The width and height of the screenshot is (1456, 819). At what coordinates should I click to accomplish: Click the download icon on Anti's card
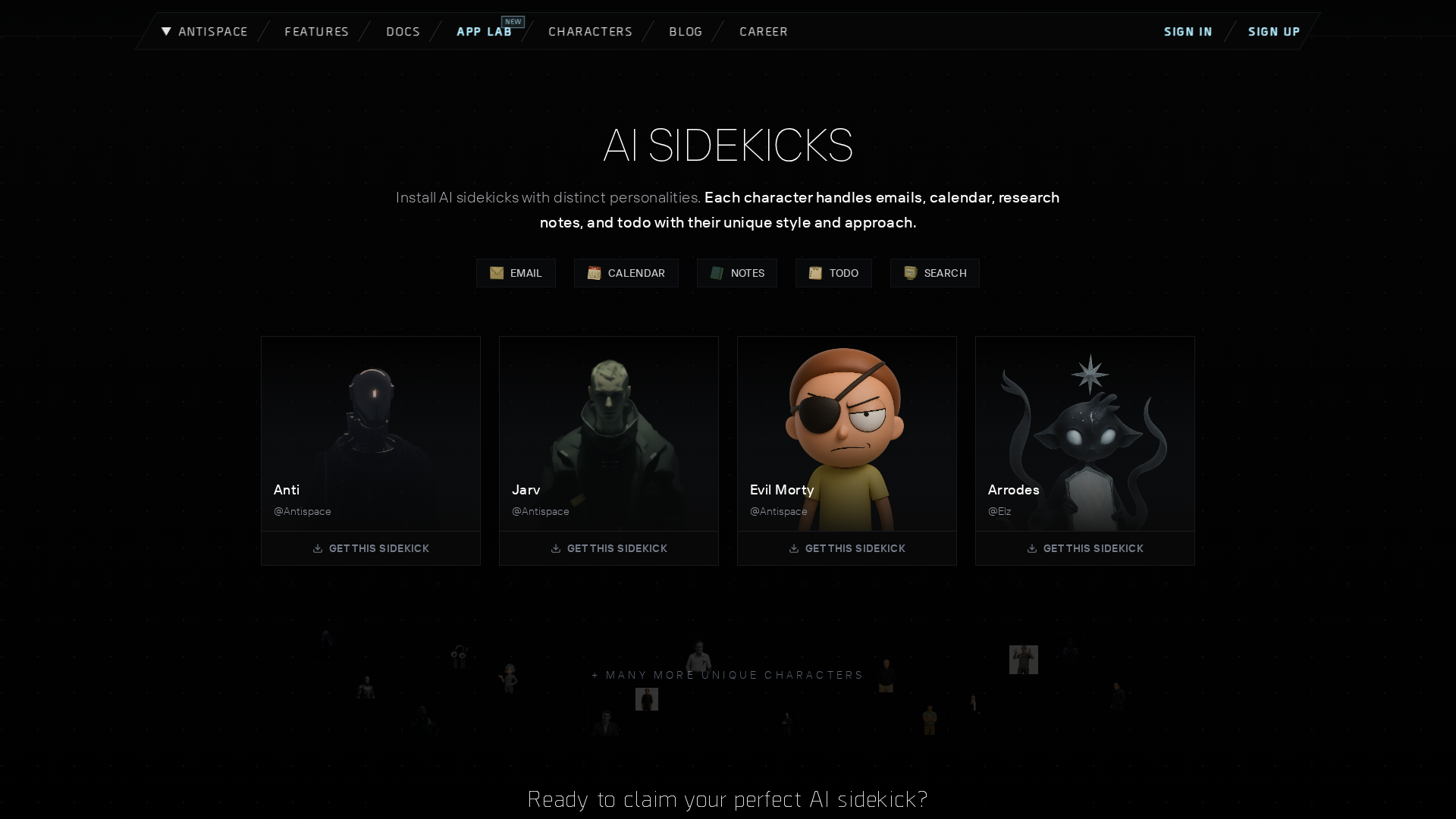(x=318, y=548)
